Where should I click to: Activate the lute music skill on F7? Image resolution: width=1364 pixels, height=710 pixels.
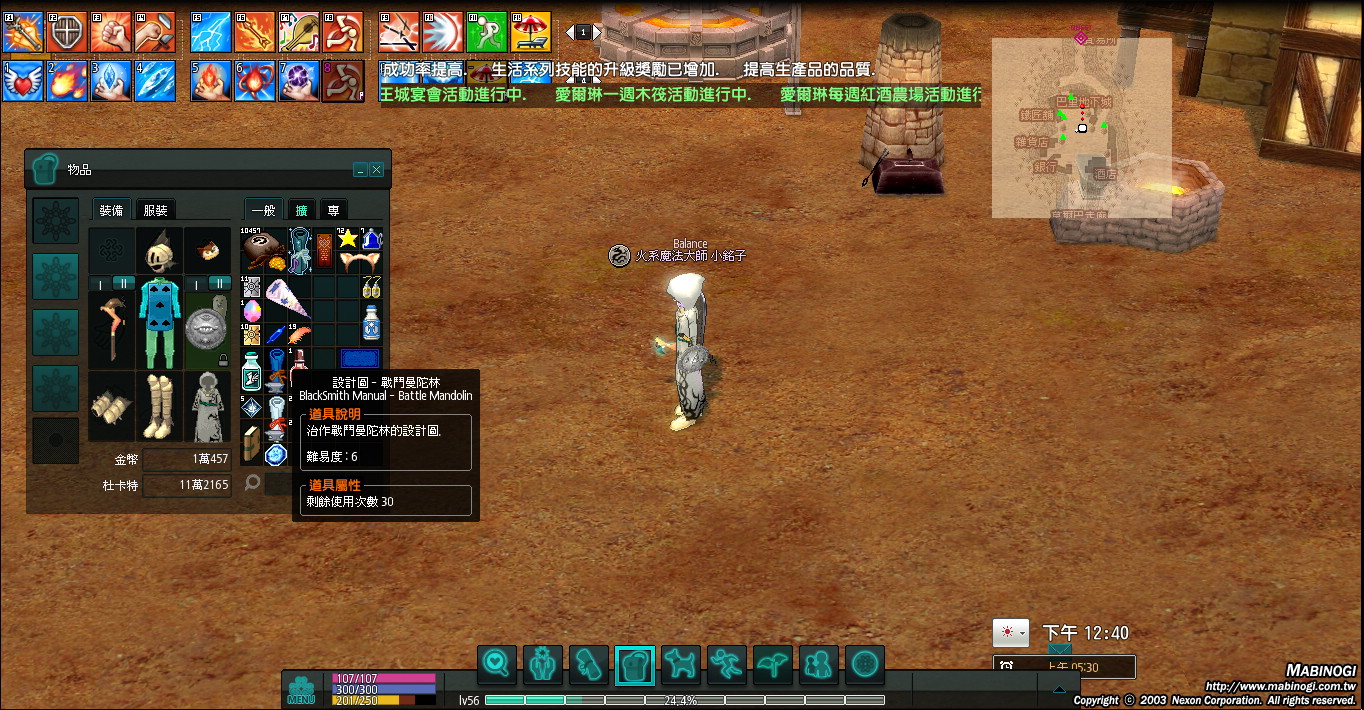click(x=299, y=33)
